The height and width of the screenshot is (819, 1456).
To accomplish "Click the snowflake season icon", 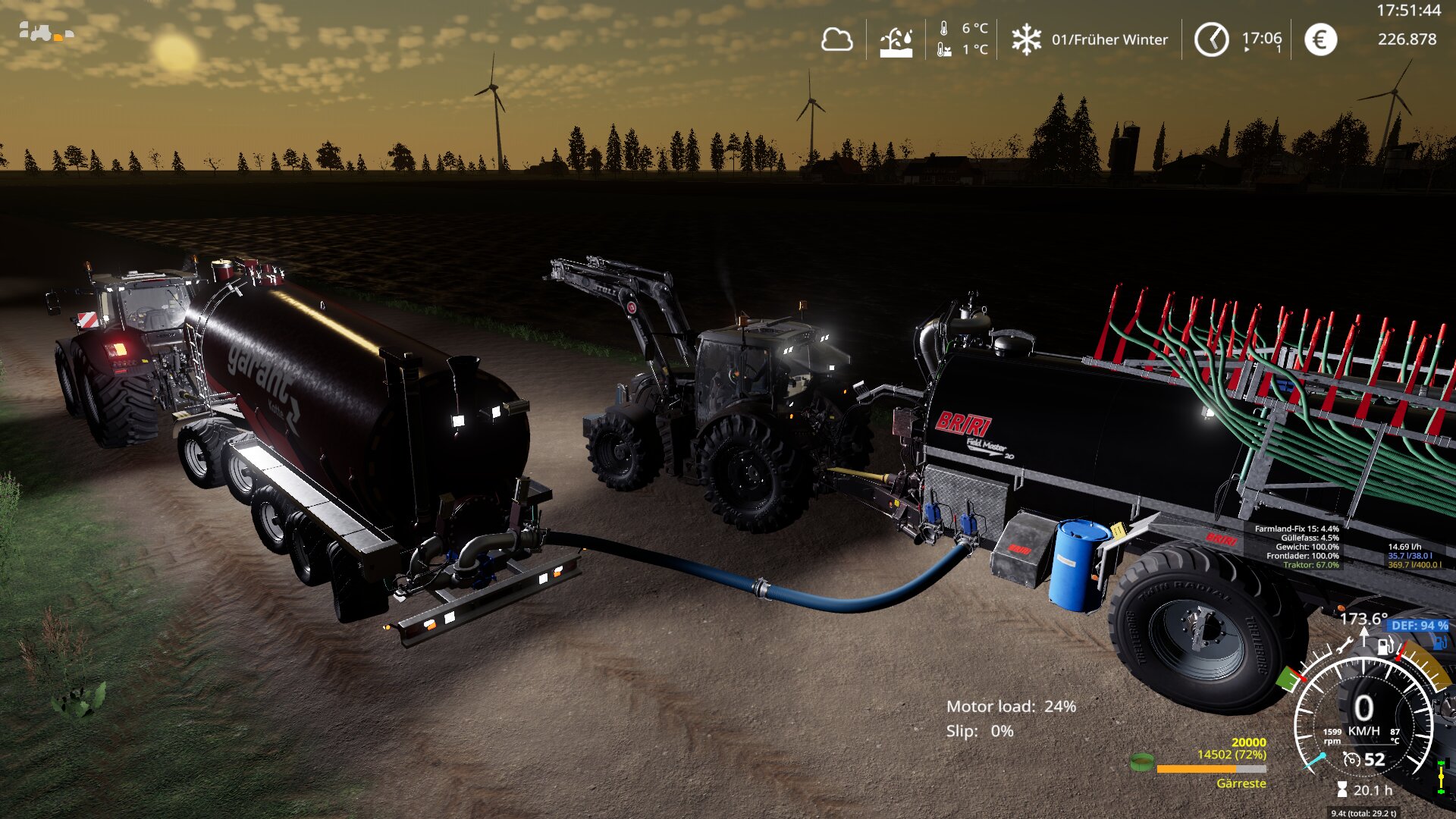I will click(x=1026, y=39).
